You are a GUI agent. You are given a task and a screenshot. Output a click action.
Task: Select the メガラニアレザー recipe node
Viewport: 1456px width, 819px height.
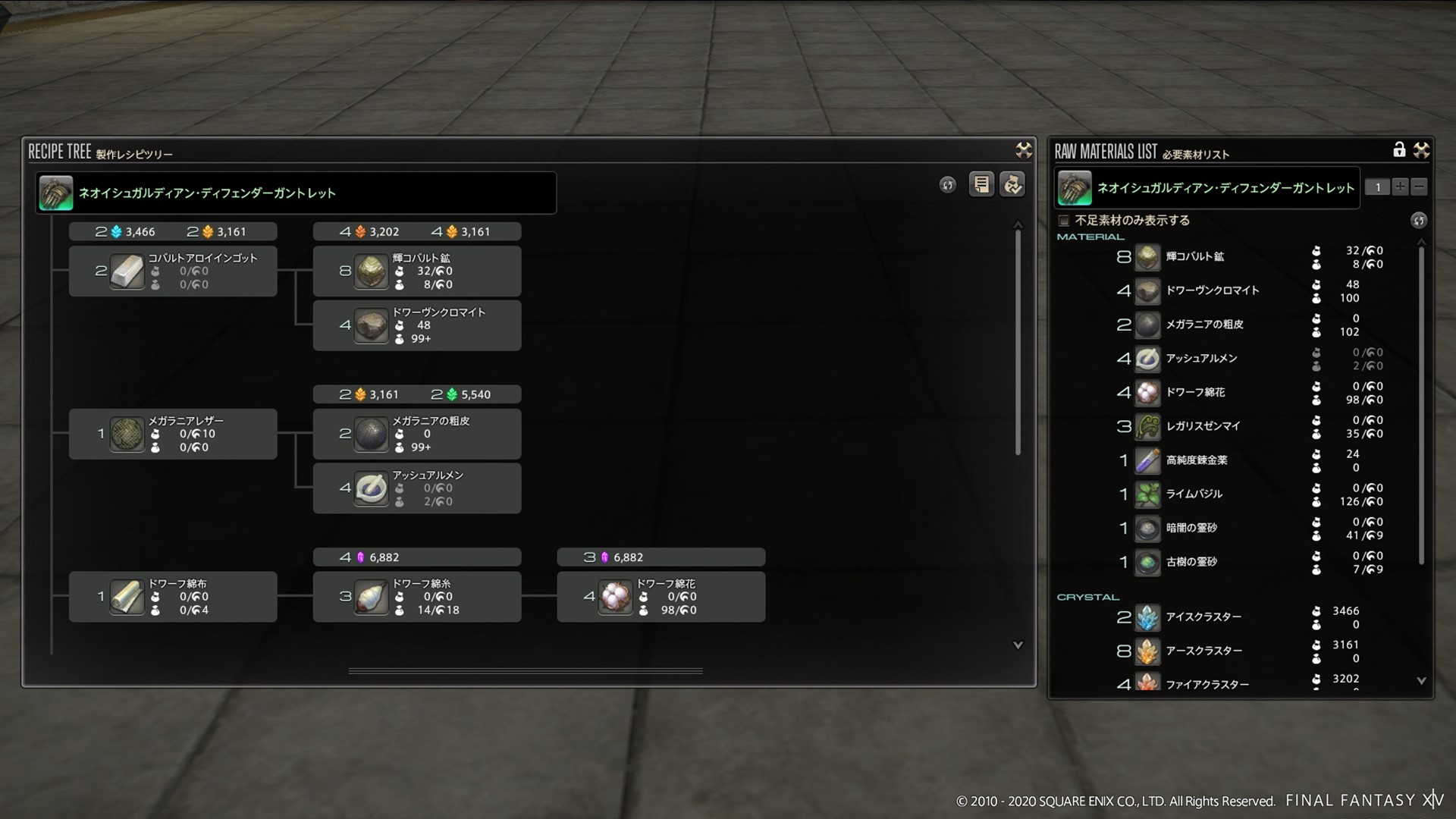(173, 434)
